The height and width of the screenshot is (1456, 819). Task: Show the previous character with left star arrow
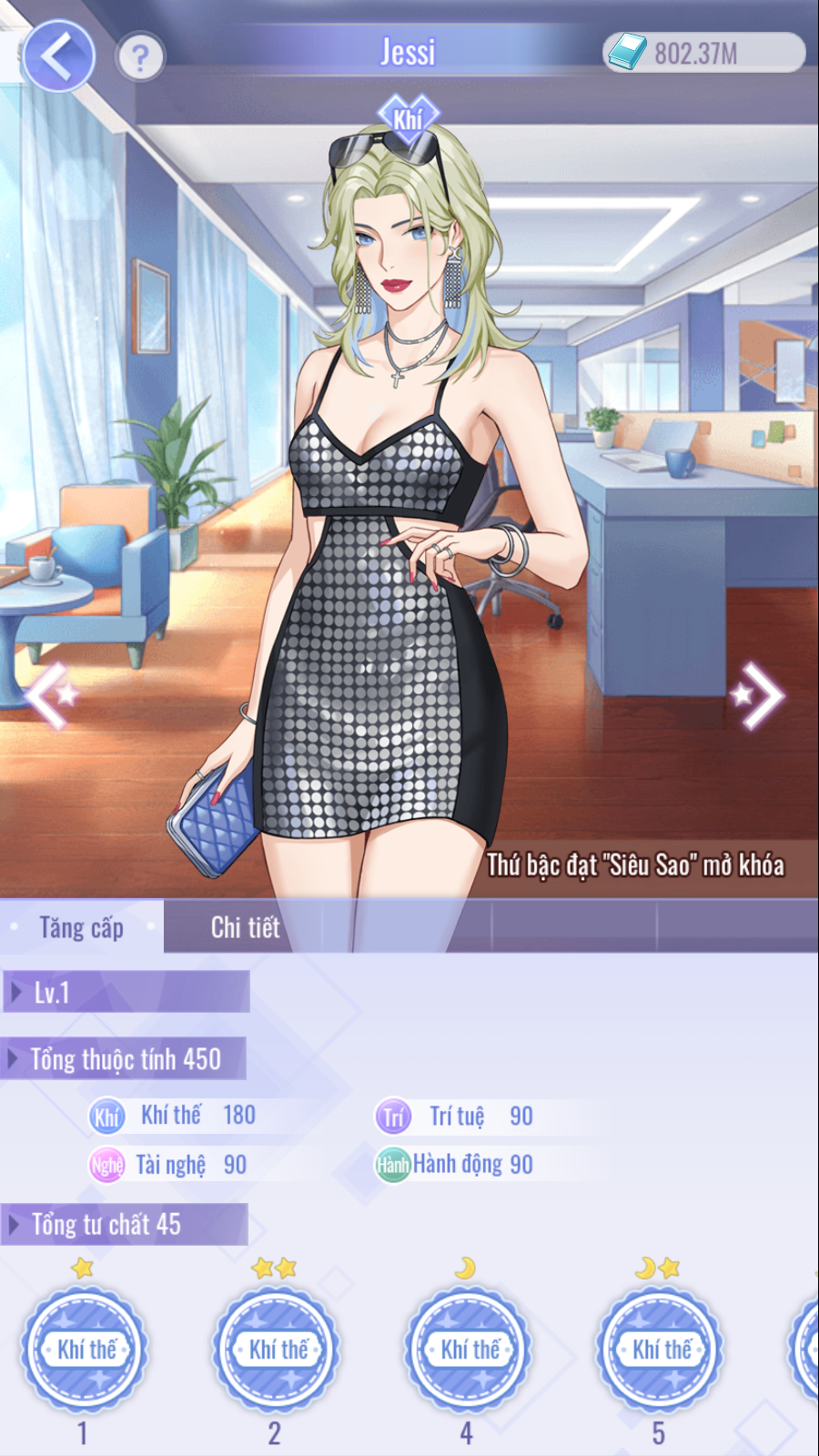50,696
